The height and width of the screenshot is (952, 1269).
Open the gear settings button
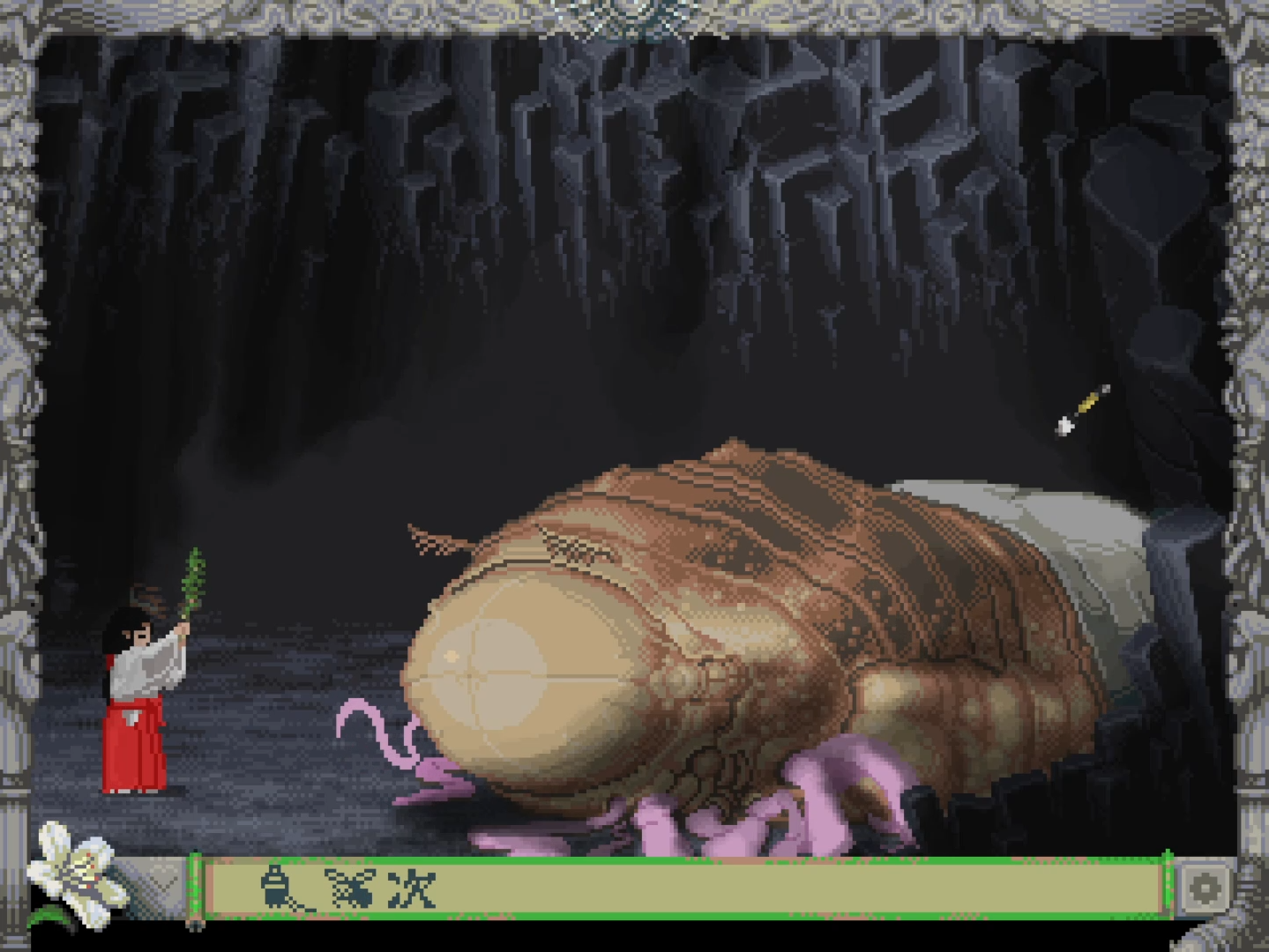(1204, 888)
